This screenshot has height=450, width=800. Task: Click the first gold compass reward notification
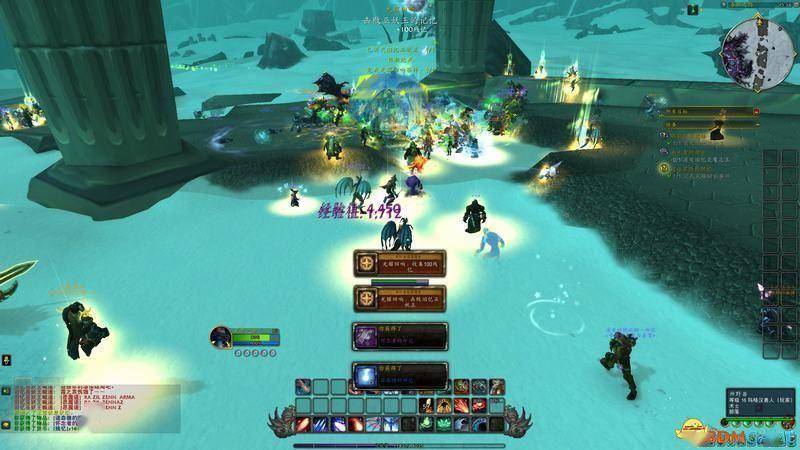[400, 262]
